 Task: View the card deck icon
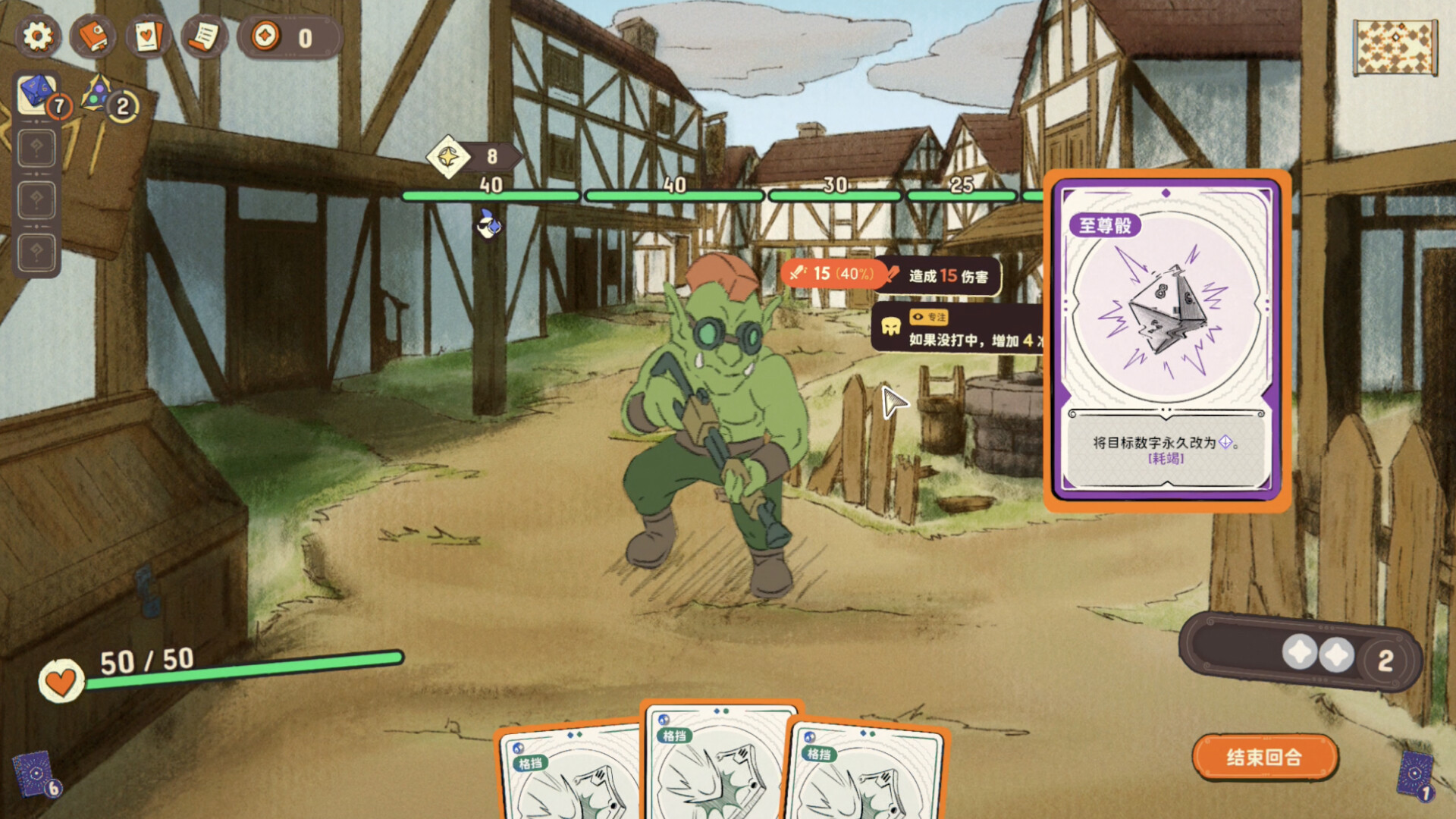click(x=148, y=36)
